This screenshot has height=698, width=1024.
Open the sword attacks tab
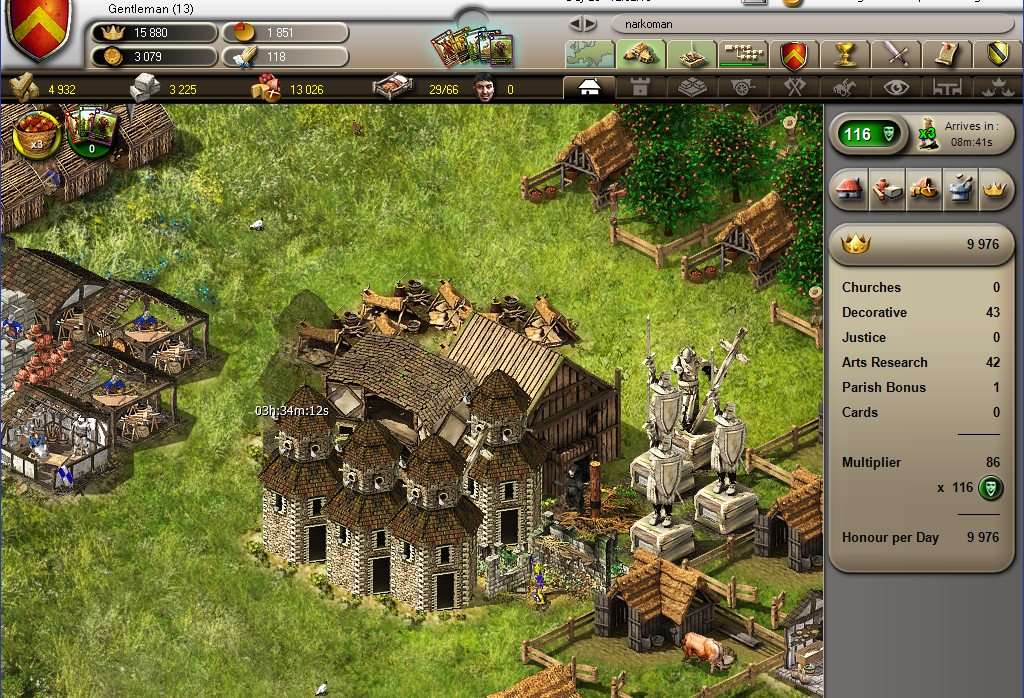click(894, 53)
